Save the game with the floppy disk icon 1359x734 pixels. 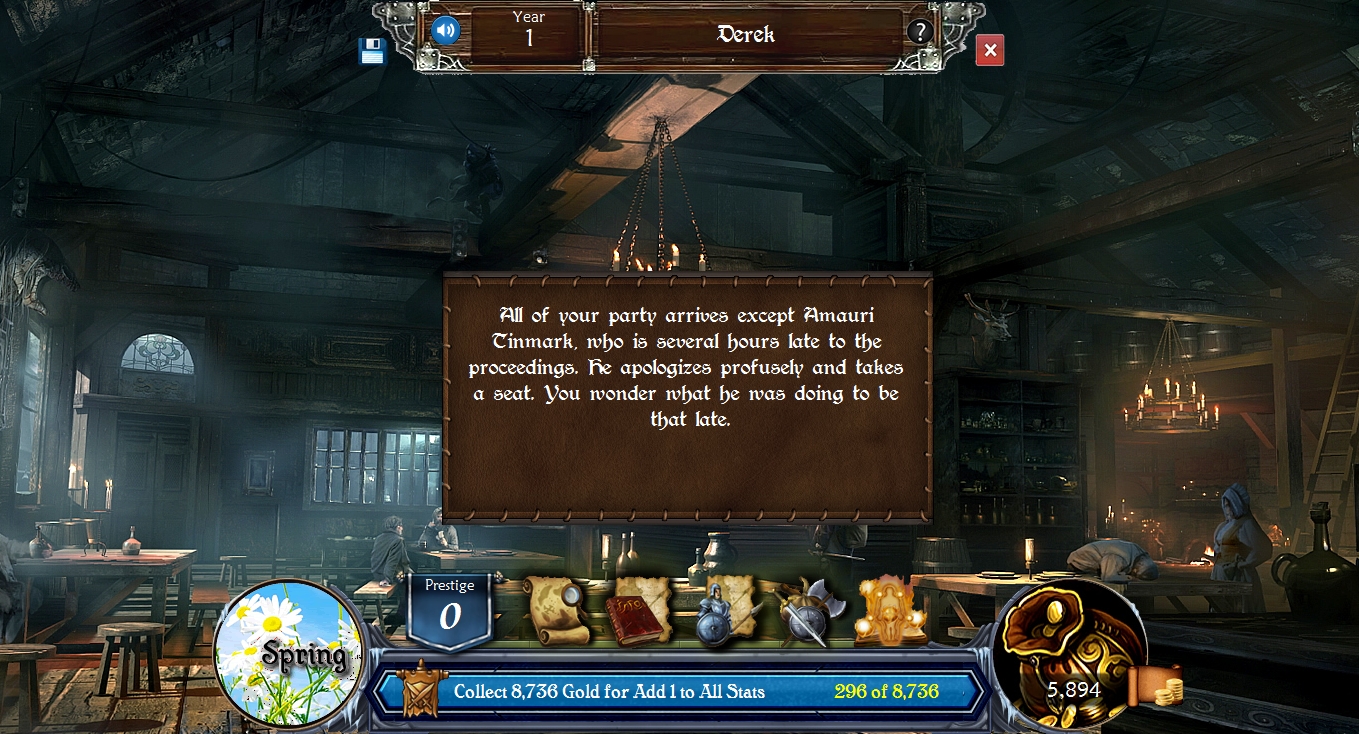pos(371,51)
